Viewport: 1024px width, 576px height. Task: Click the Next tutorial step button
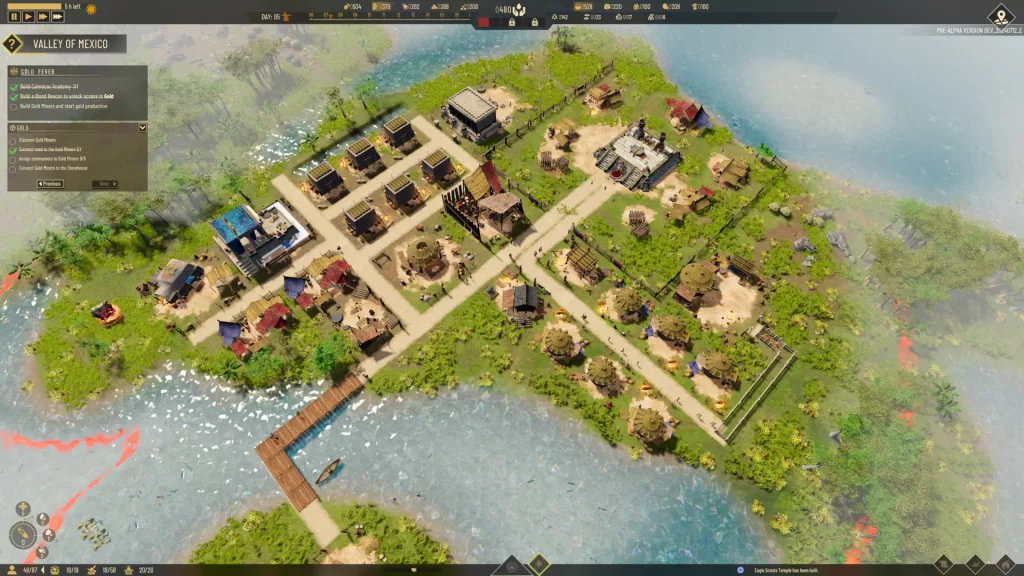[104, 184]
